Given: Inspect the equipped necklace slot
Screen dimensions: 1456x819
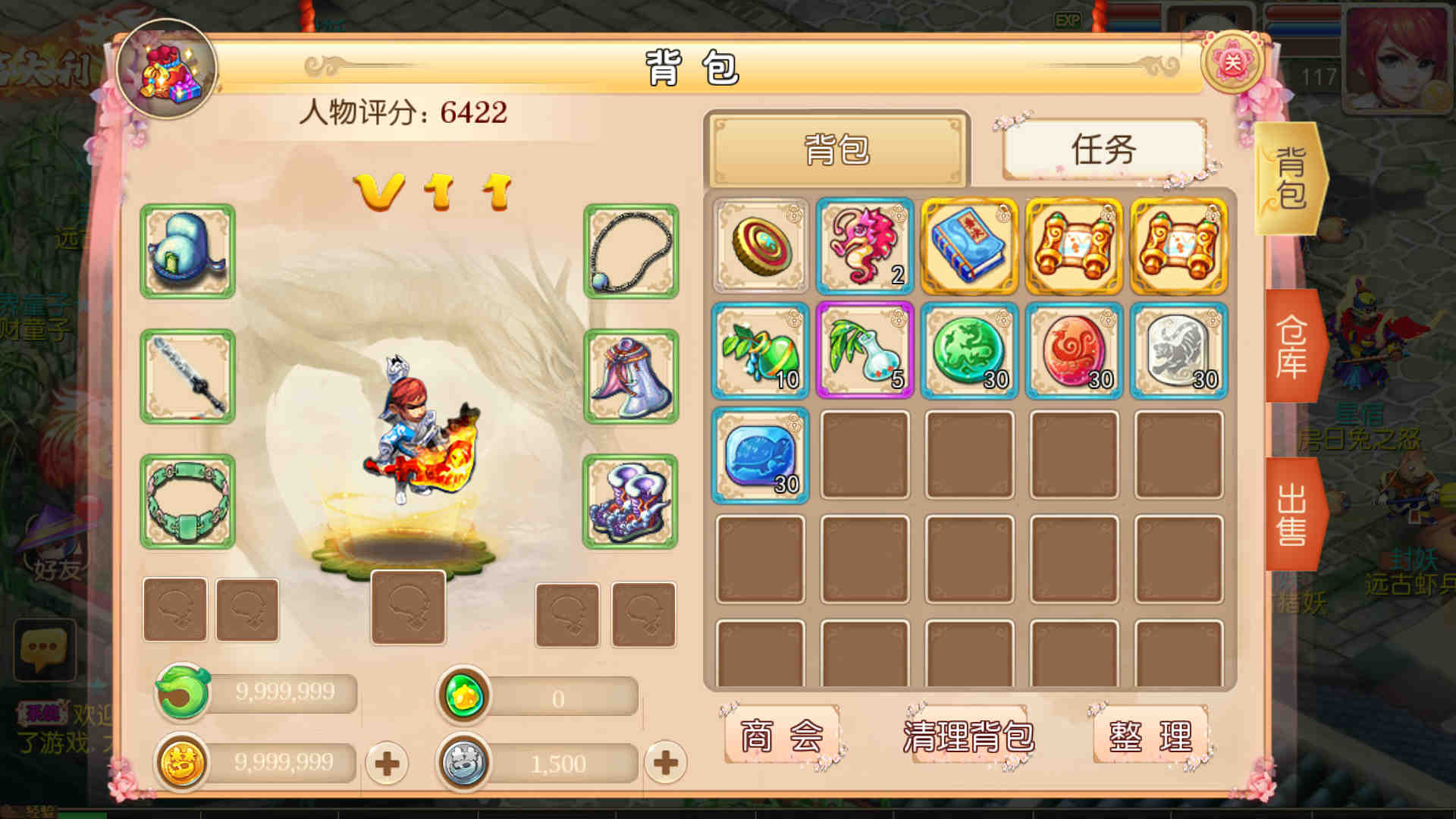Looking at the screenshot, I should click(x=630, y=251).
